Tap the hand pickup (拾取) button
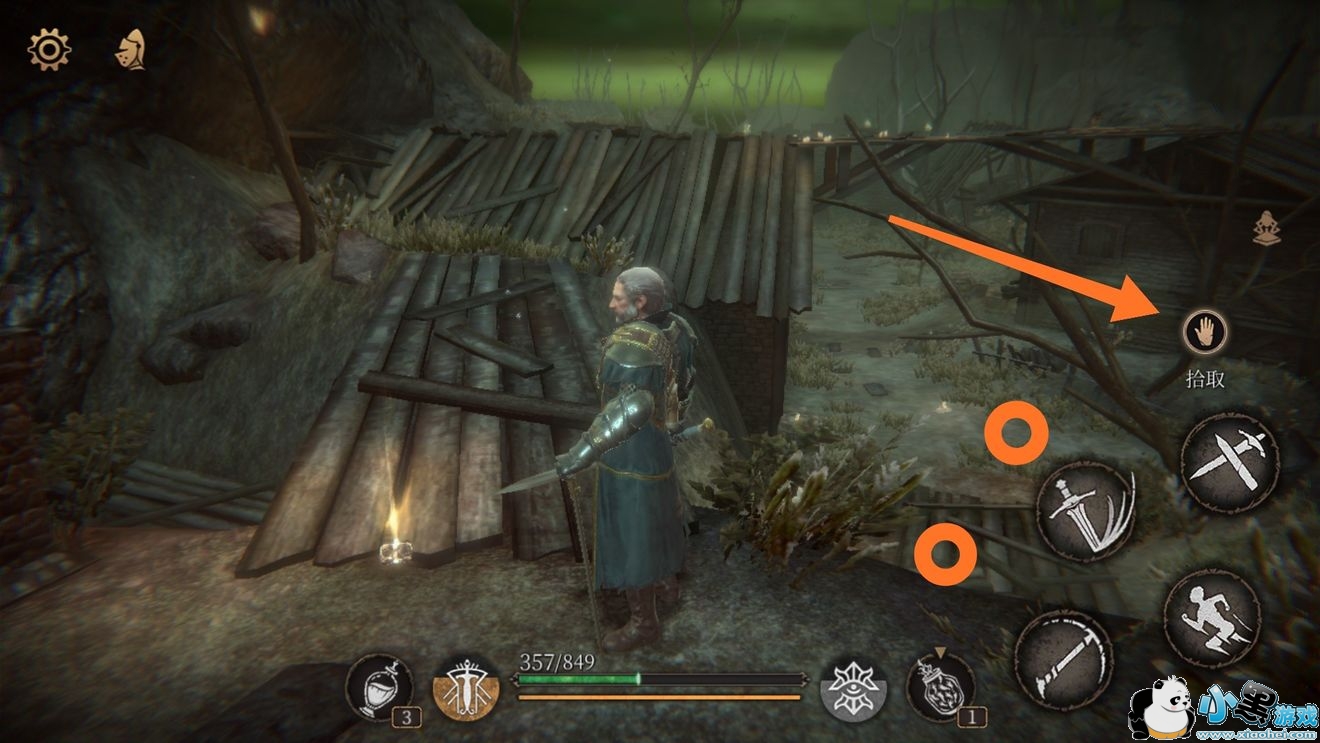Screen dimensions: 1320x743 click(x=1203, y=331)
